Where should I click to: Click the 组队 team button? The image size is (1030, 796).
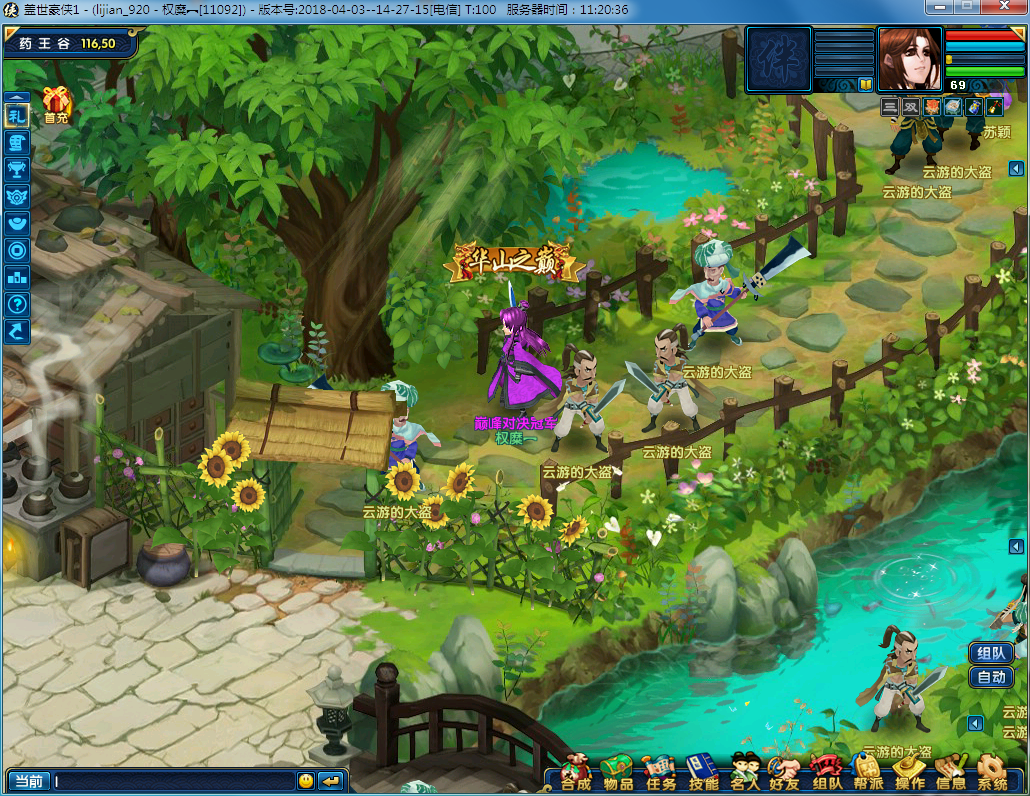991,653
